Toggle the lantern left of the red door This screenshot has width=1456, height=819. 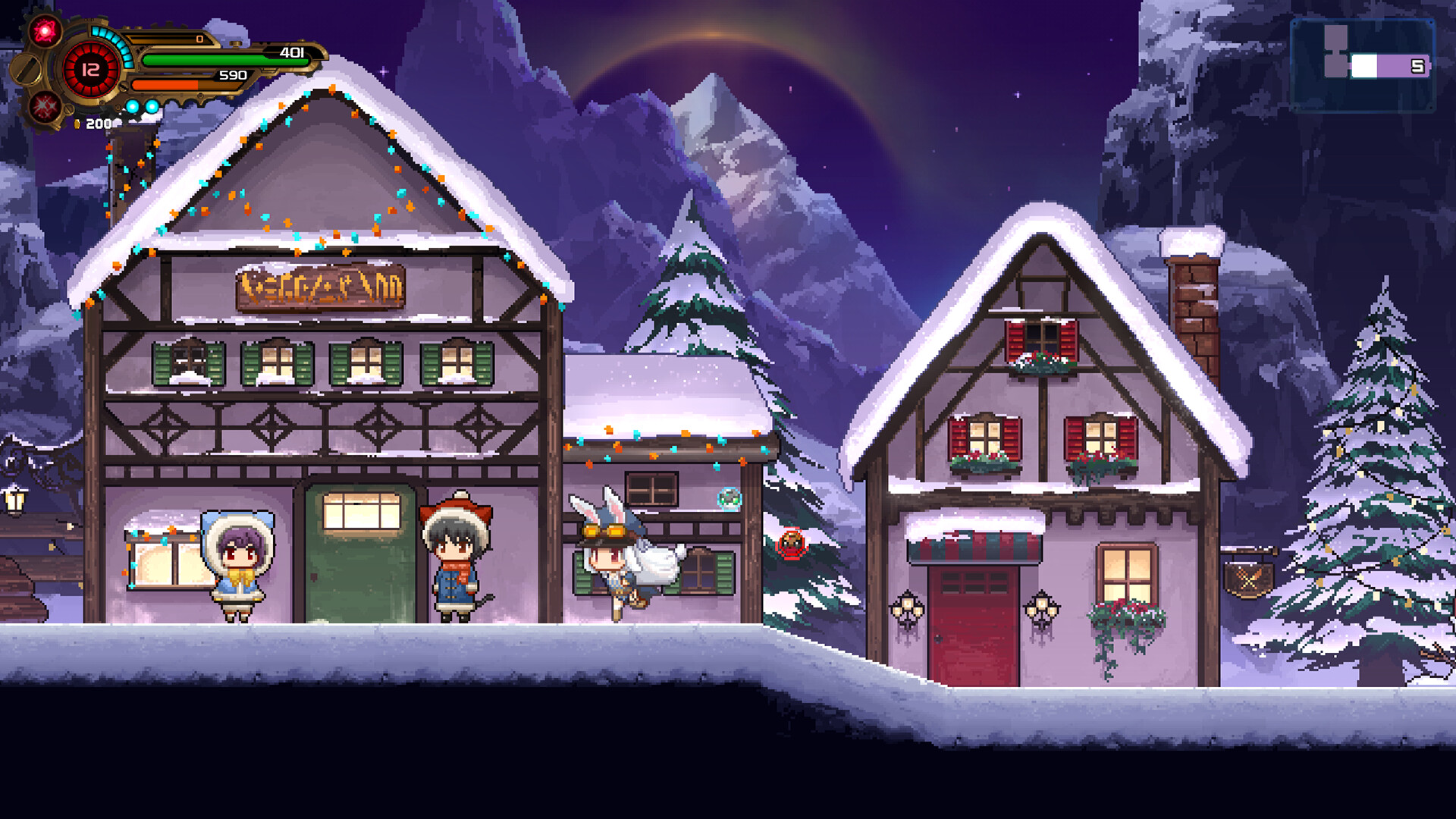(x=907, y=607)
